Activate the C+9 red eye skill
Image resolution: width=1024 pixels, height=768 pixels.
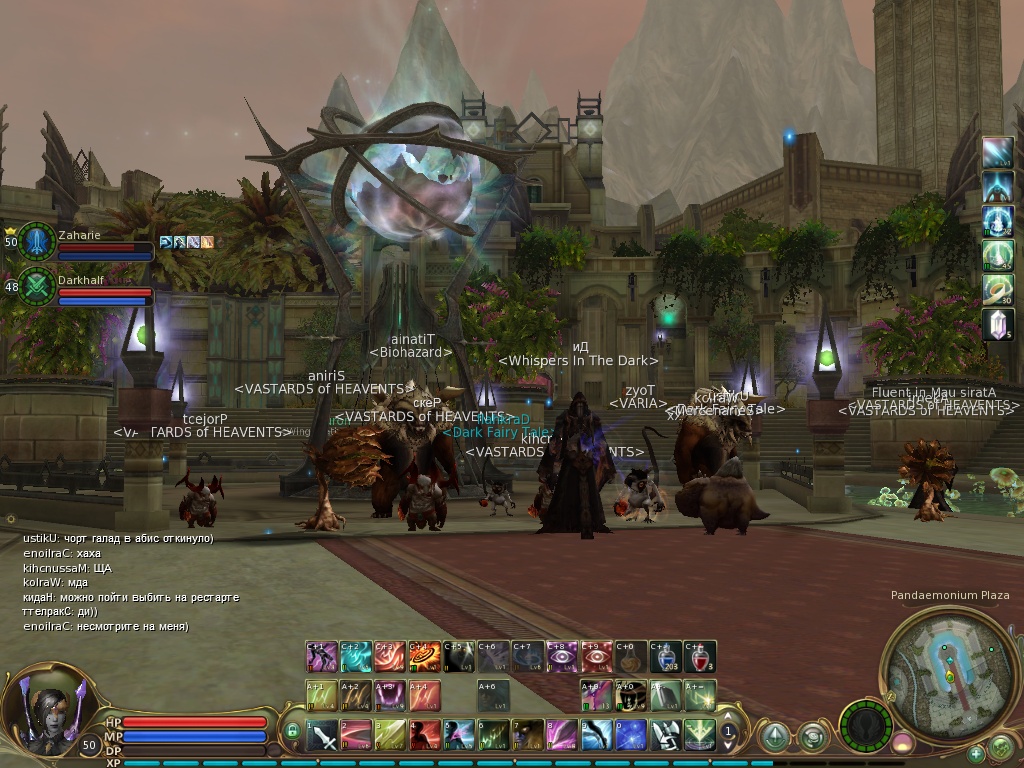(x=597, y=656)
